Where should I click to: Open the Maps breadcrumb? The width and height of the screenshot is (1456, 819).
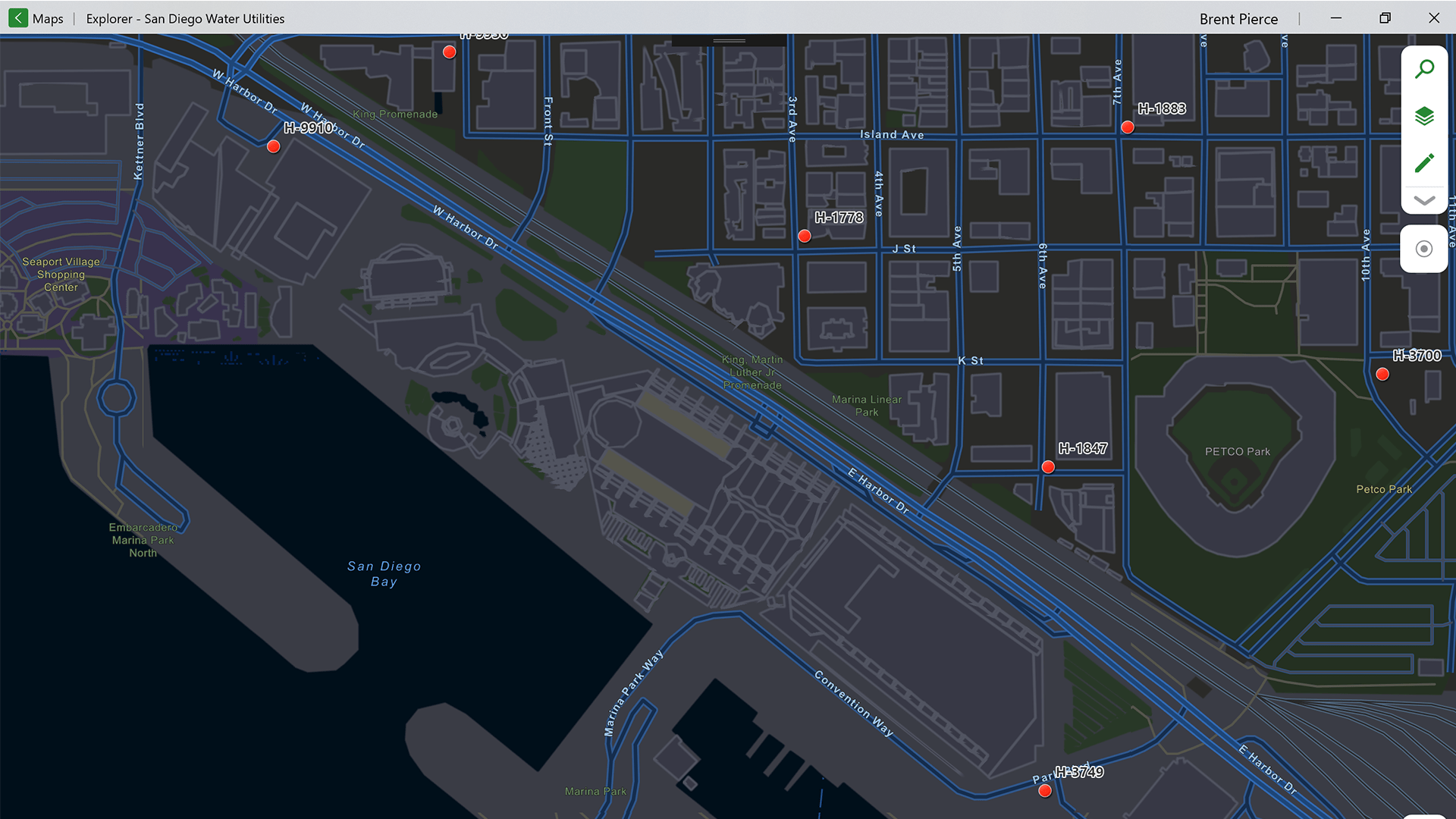49,18
